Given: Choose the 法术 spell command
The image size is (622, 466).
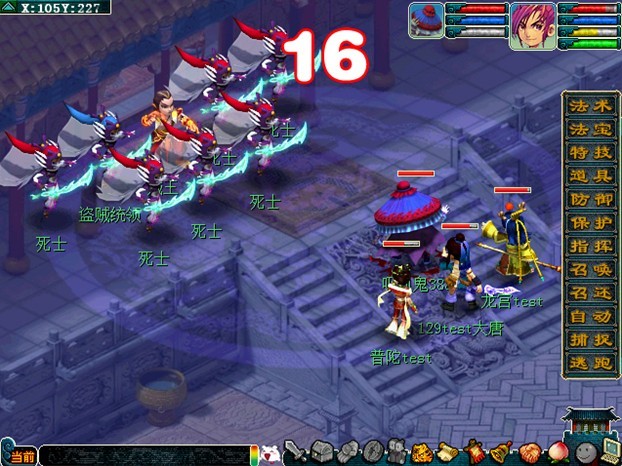Looking at the screenshot, I should pyautogui.click(x=583, y=105).
